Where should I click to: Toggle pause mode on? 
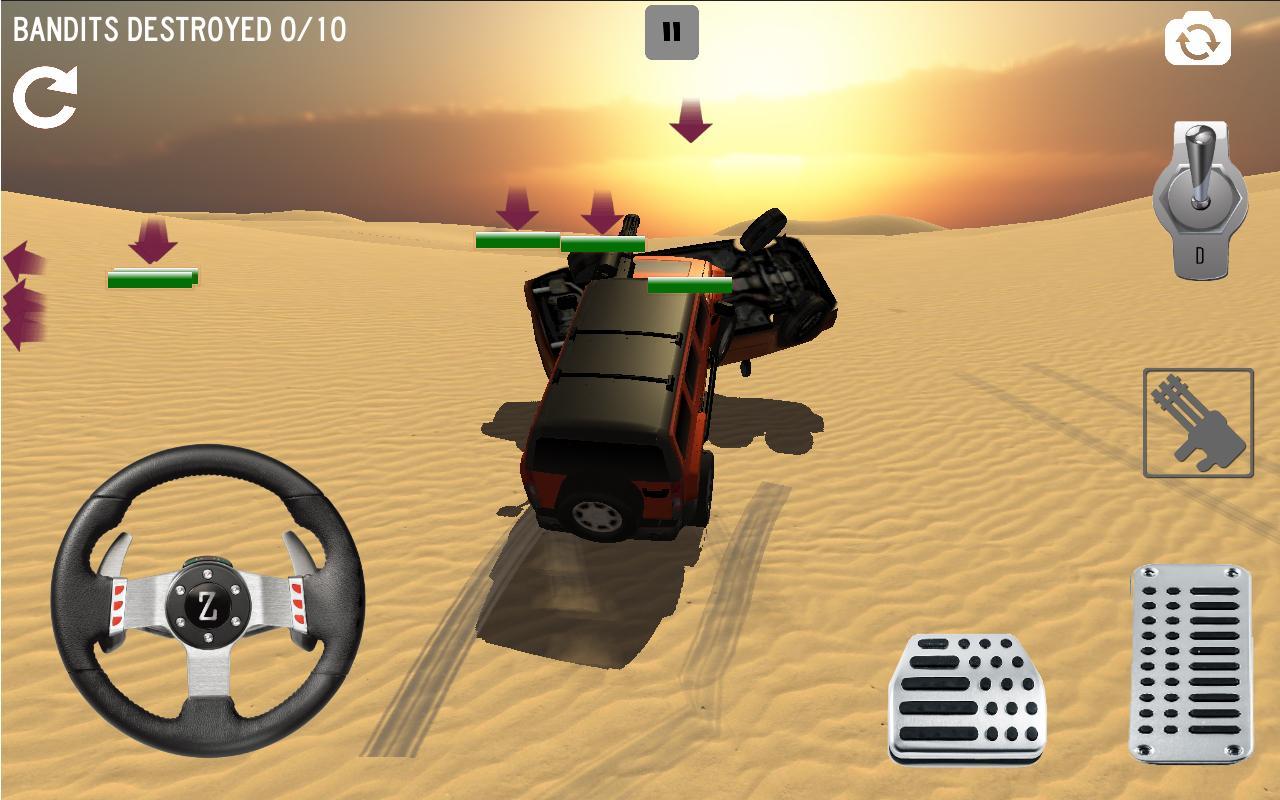click(673, 30)
